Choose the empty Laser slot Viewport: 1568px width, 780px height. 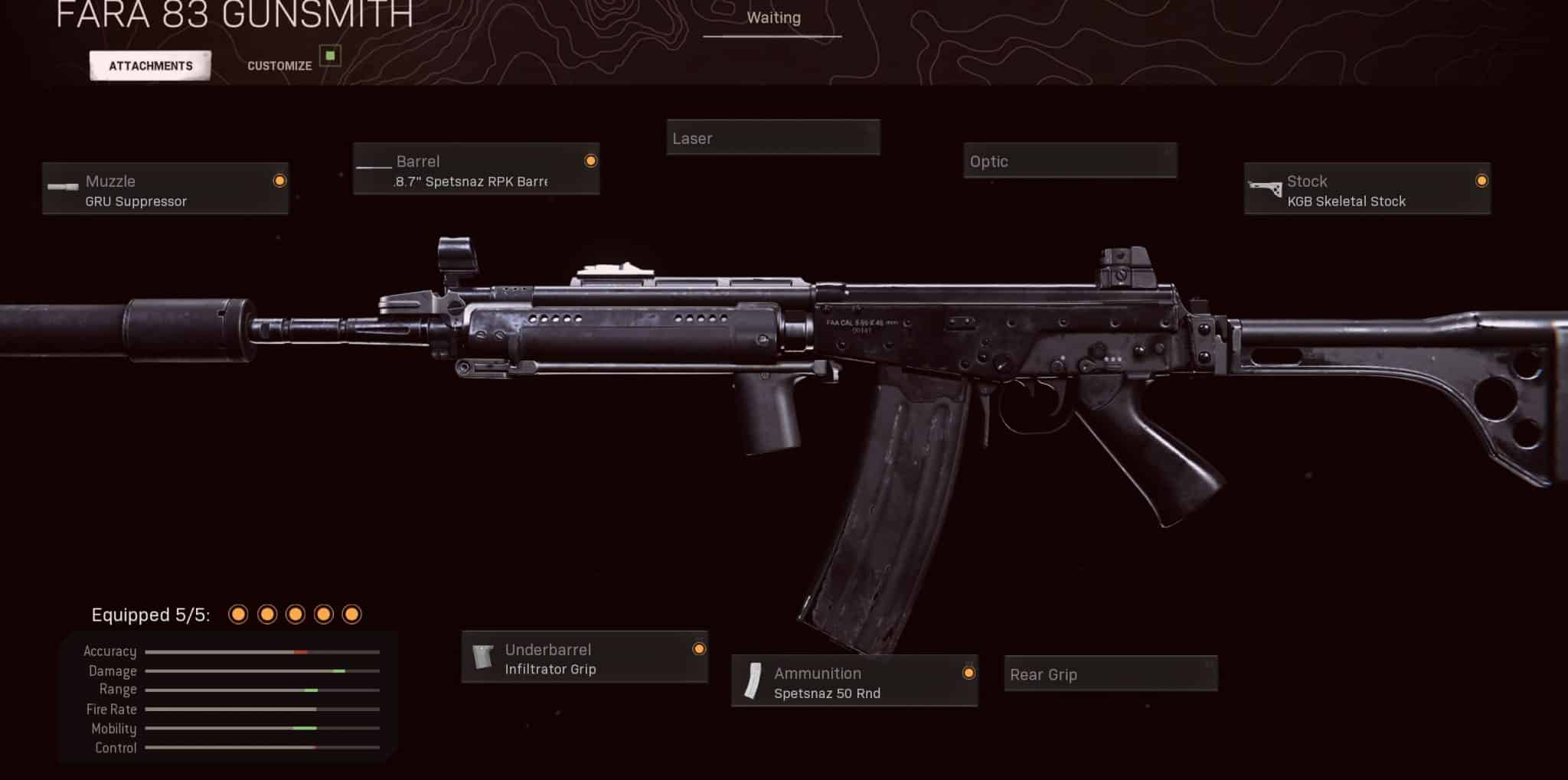[773, 138]
